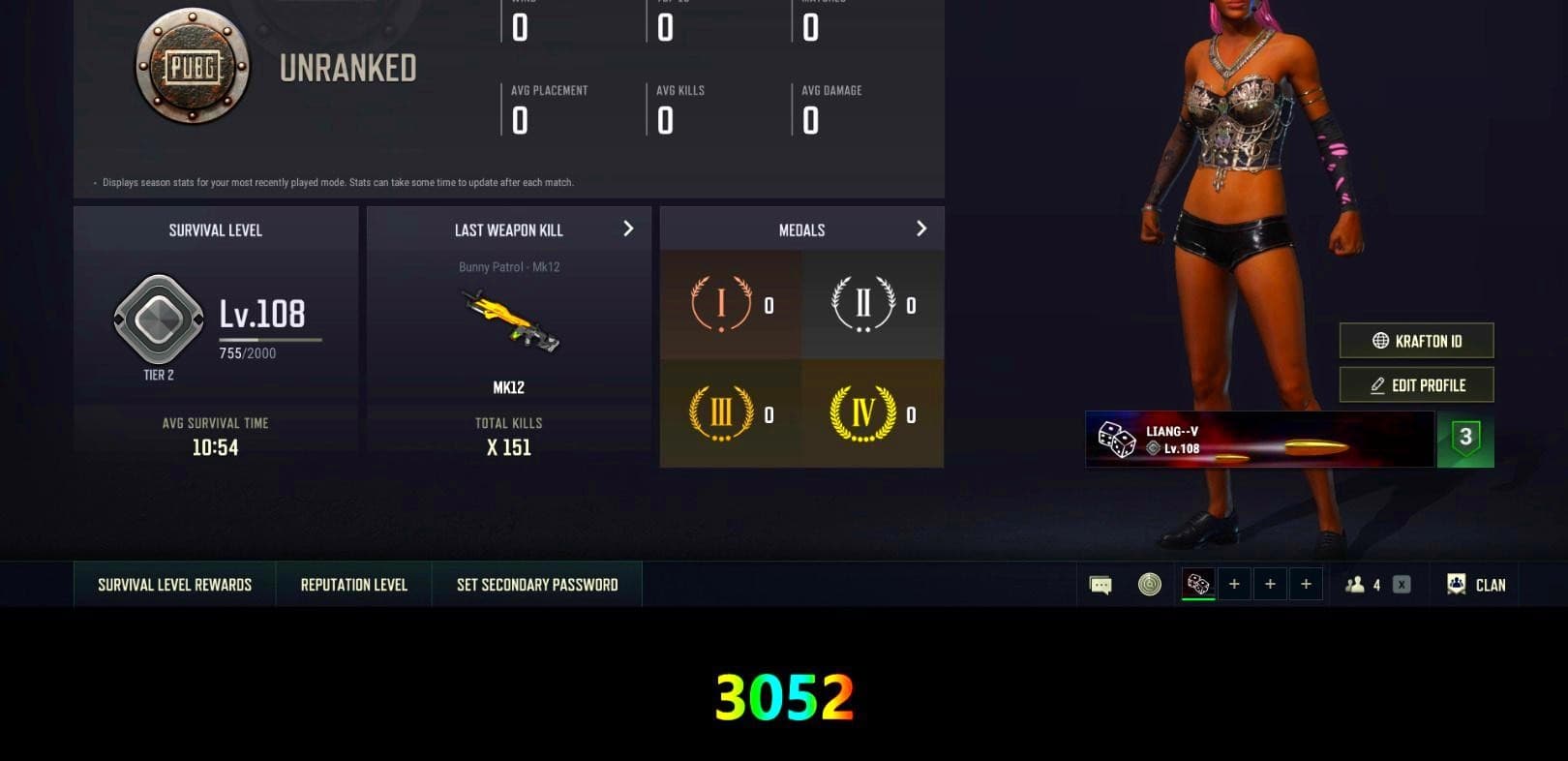1568x761 pixels.
Task: Open the chat messages icon
Action: pyautogui.click(x=1099, y=584)
